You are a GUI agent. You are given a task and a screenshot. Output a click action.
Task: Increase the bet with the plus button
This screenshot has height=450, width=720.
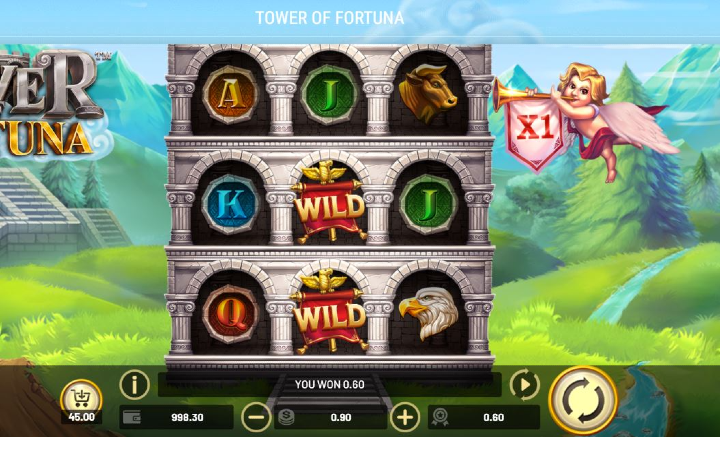404,417
